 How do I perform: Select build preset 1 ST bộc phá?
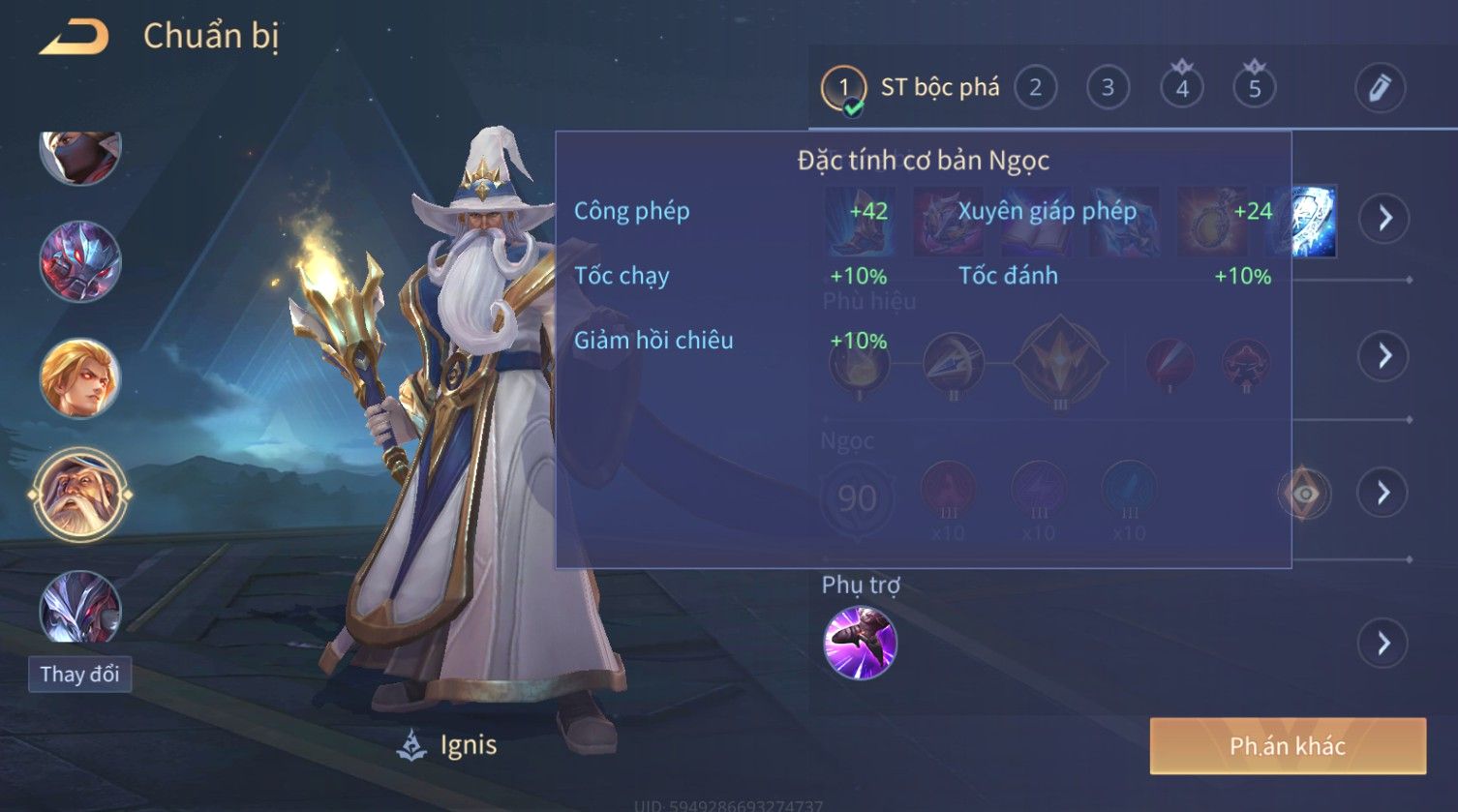[x=843, y=89]
